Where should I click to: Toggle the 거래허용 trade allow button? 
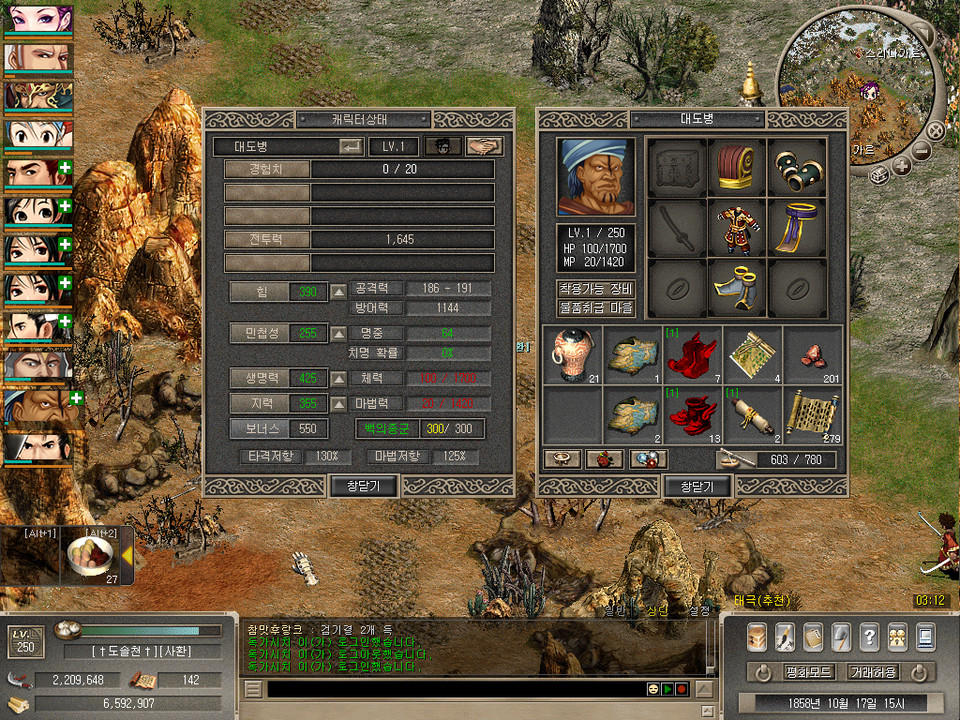tap(872, 672)
